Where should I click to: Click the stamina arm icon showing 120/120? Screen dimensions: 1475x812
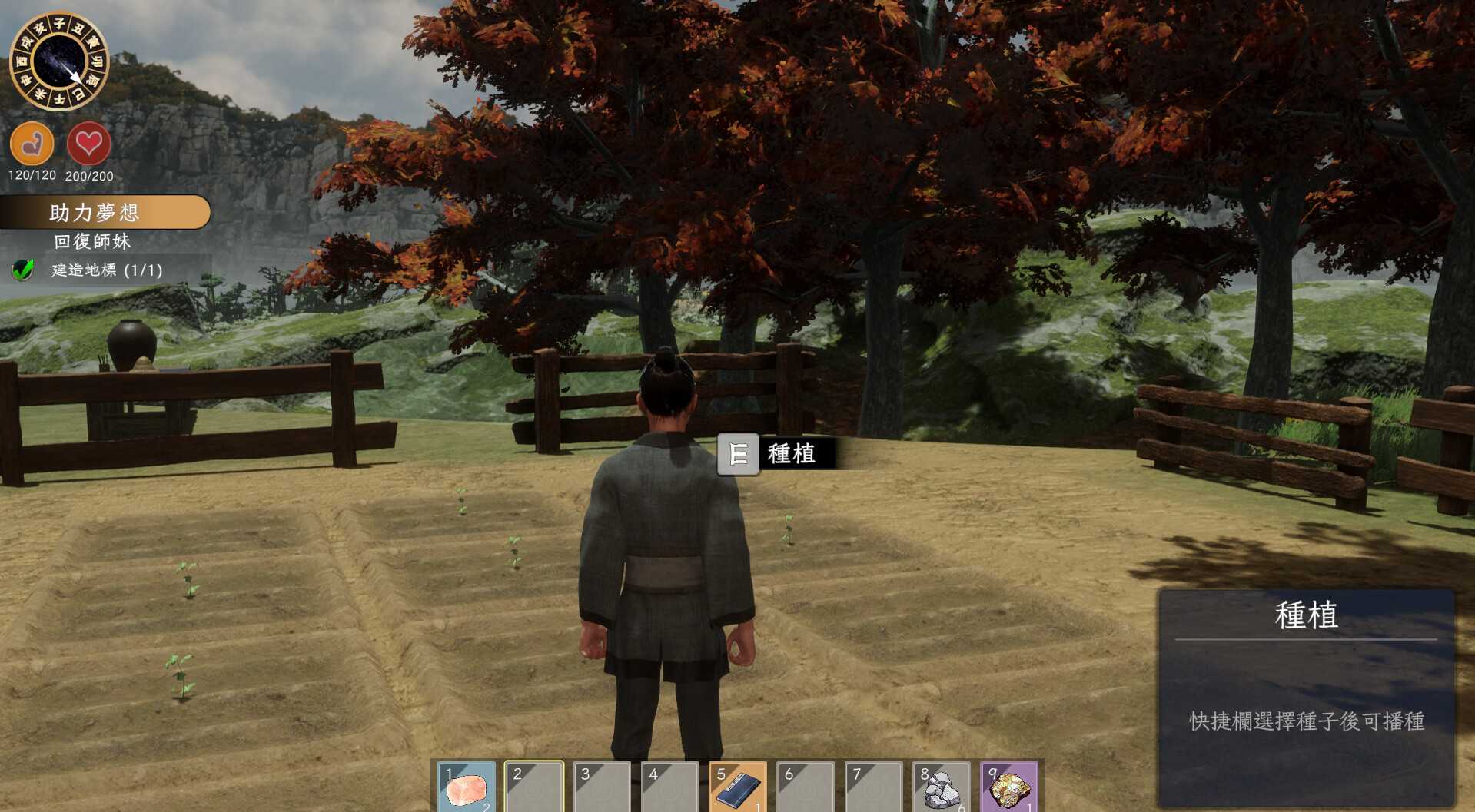(32, 144)
